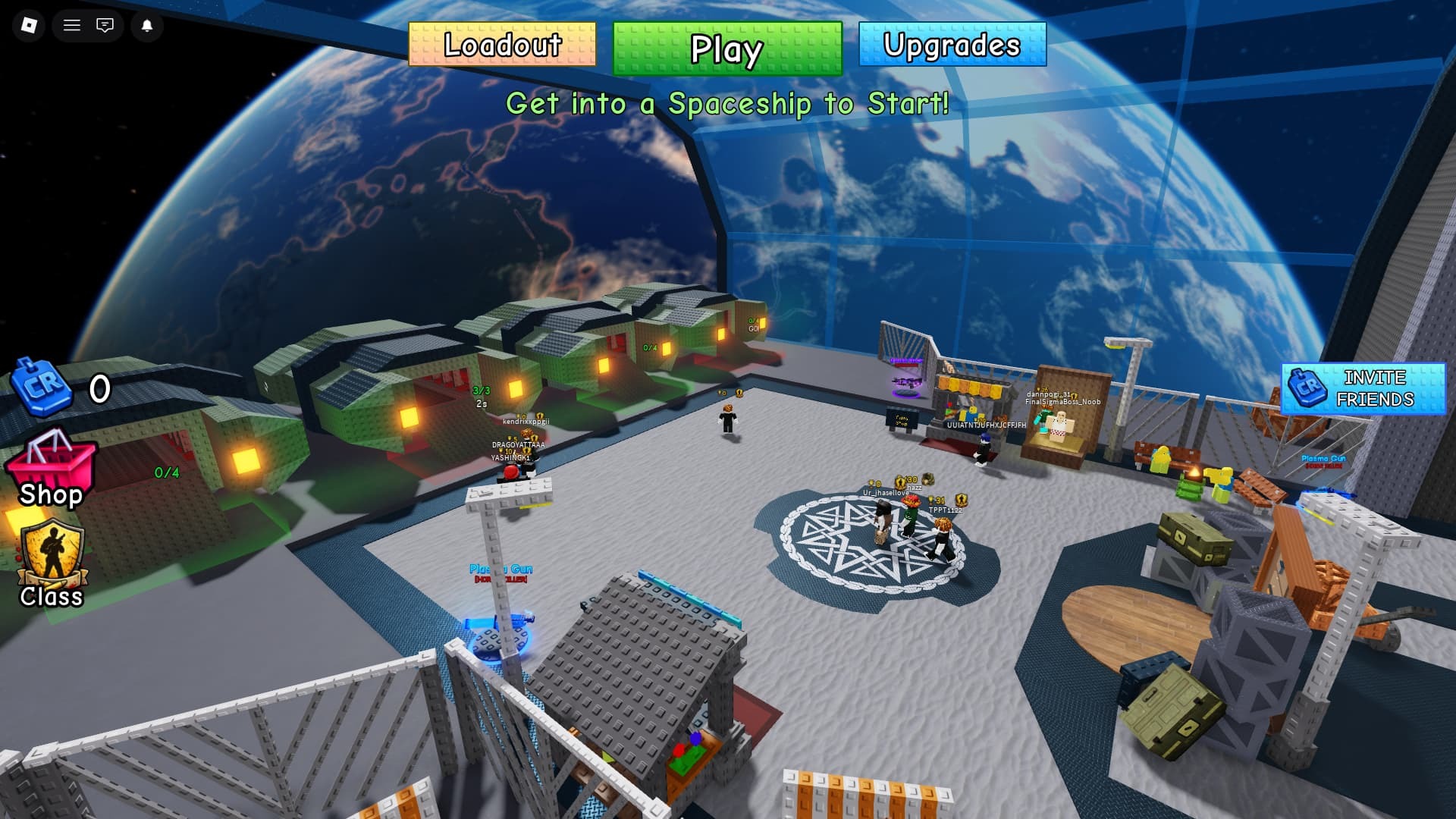Image resolution: width=1456 pixels, height=819 pixels.
Task: Click the Invite Friends button
Action: 1363,388
